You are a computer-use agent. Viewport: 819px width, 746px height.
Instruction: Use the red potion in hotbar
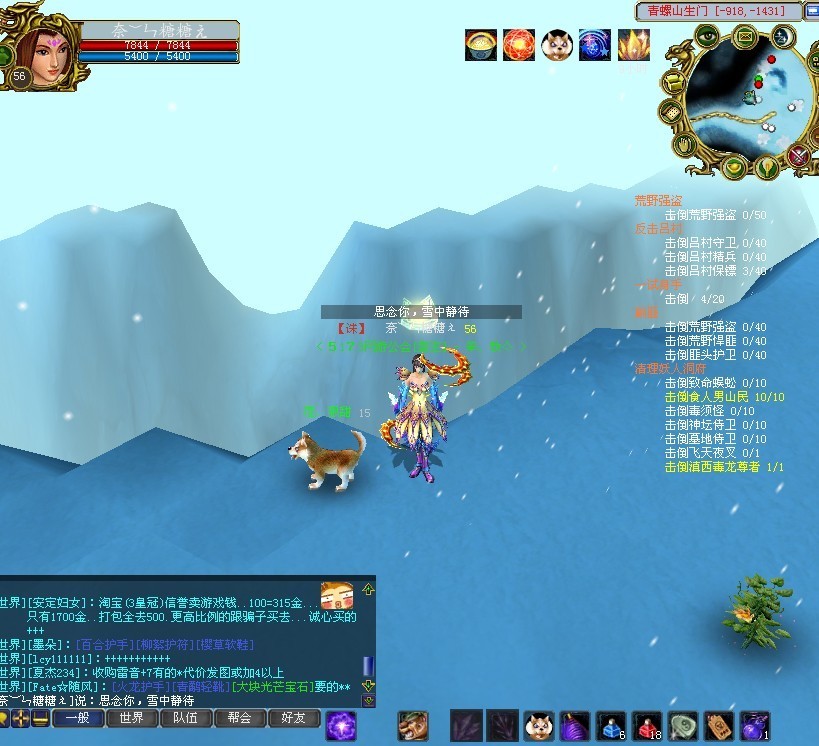(x=648, y=726)
